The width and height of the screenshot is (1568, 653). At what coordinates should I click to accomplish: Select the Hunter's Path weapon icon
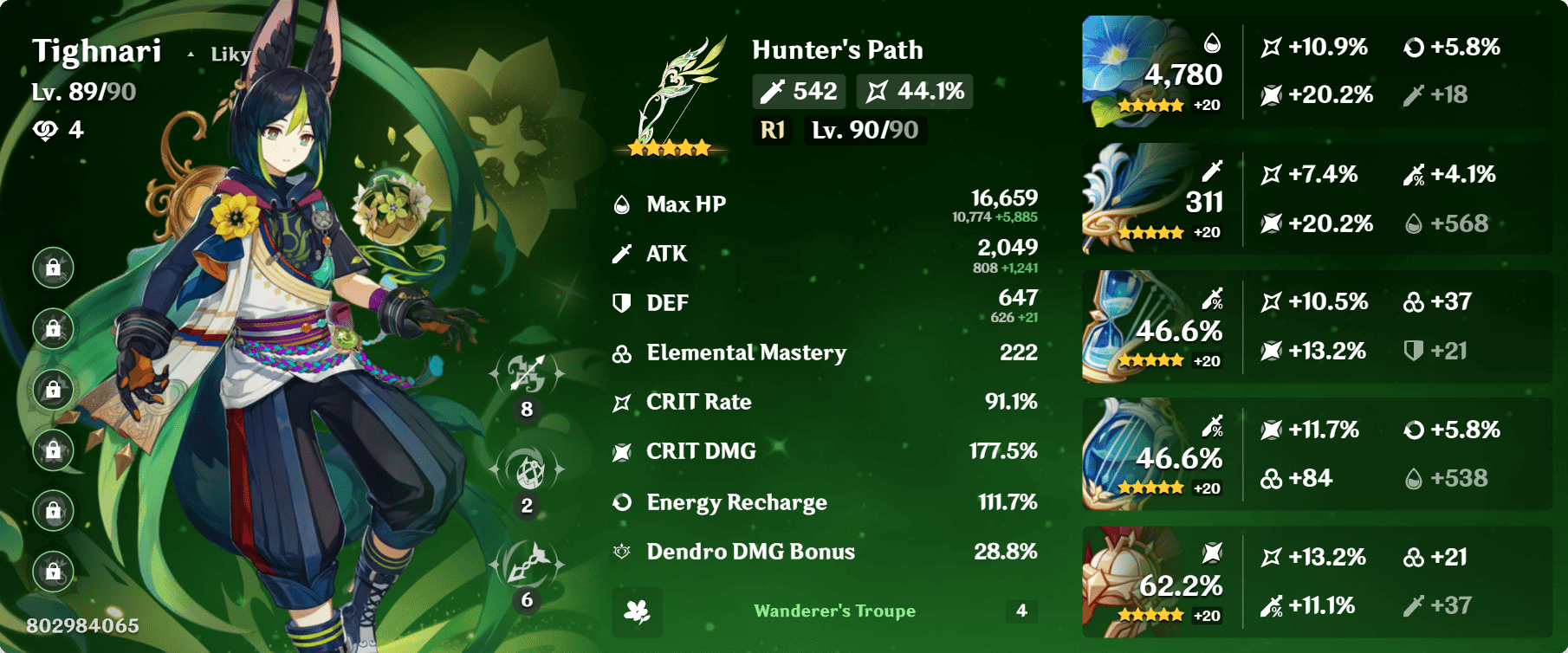[680, 82]
